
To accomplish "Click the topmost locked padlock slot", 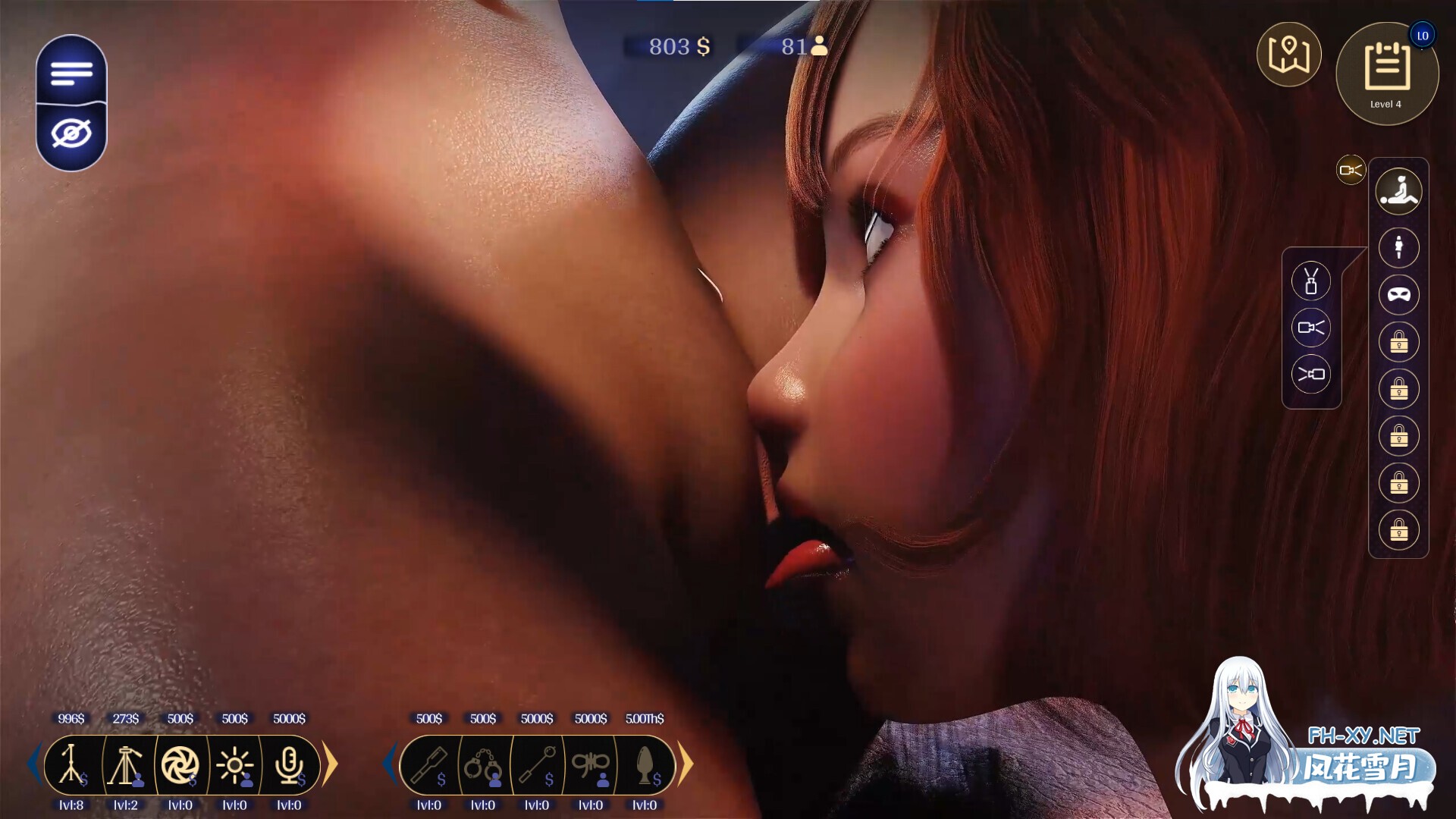I will point(1398,342).
